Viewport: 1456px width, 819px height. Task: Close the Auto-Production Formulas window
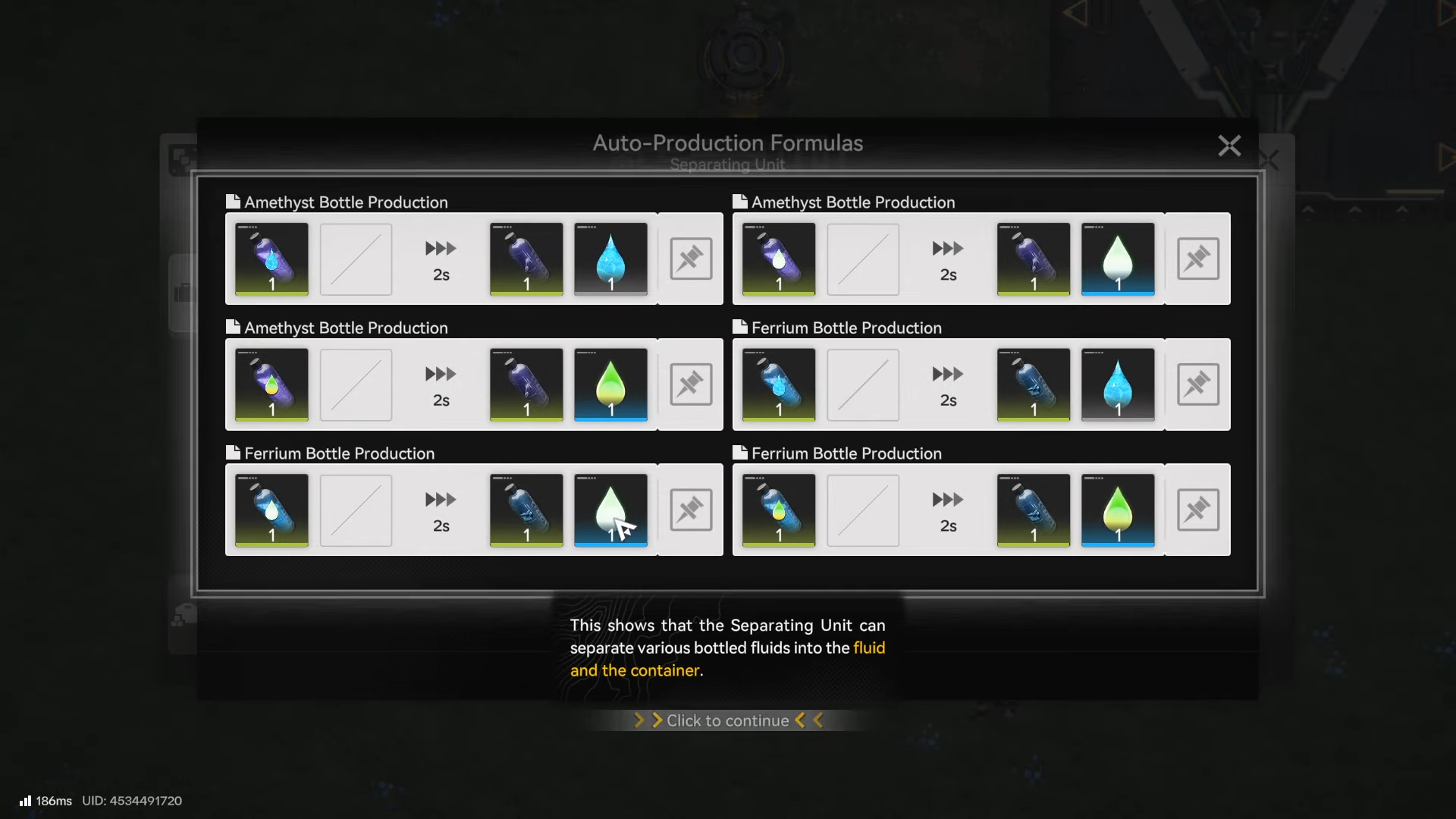point(1228,146)
